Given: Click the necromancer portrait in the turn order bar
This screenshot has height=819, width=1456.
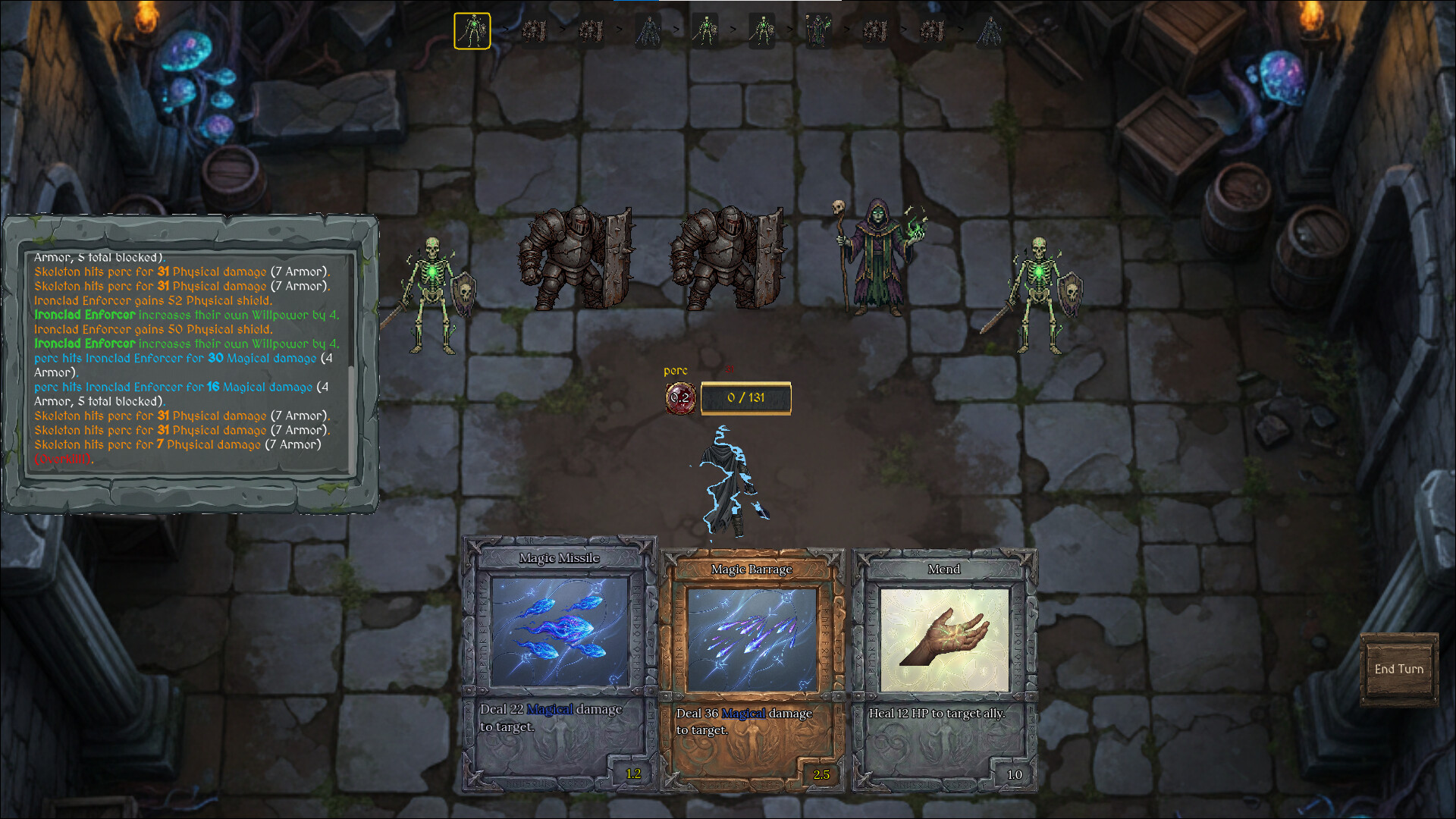Looking at the screenshot, I should tap(819, 32).
